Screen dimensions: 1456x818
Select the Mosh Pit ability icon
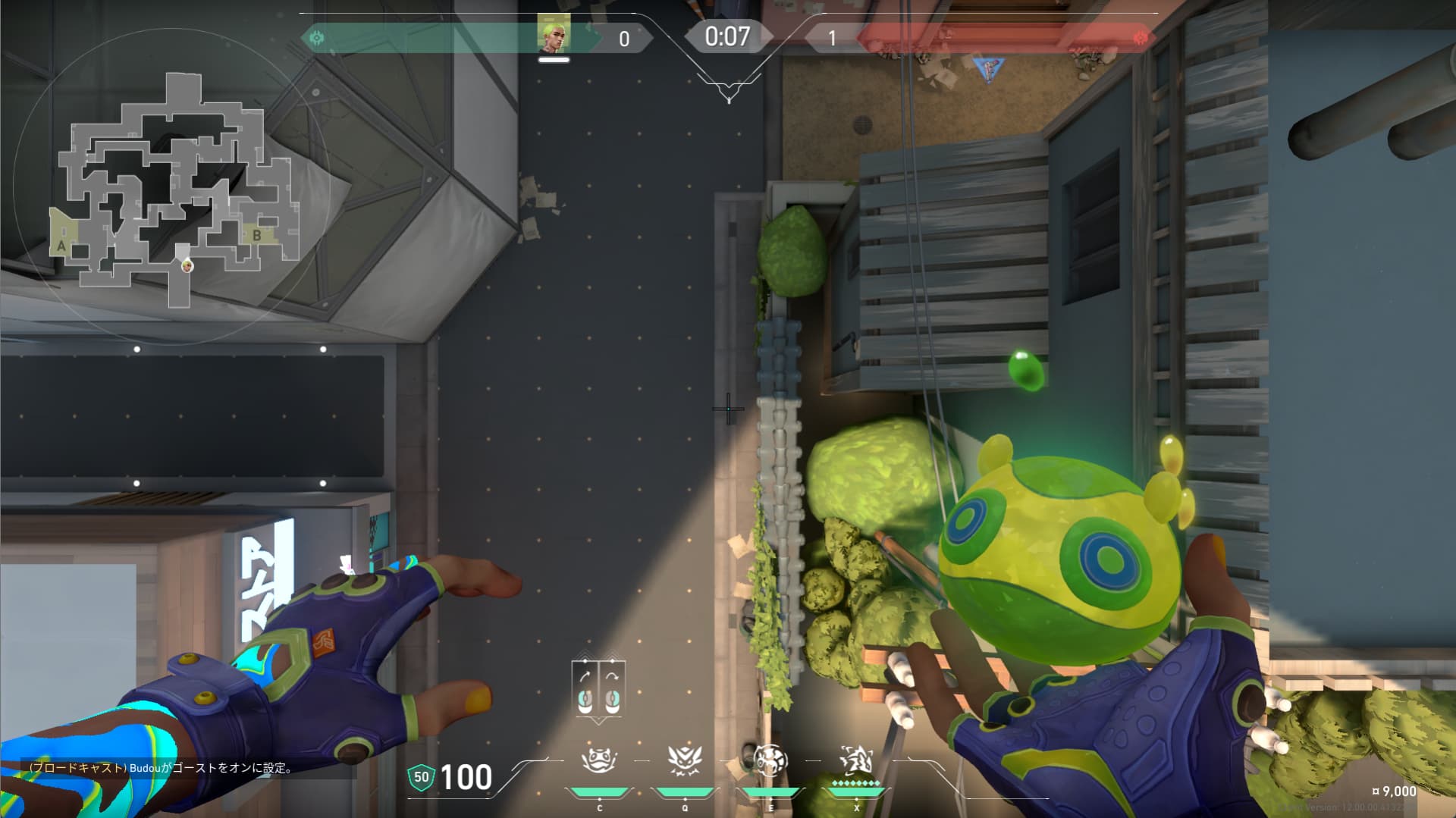(599, 760)
